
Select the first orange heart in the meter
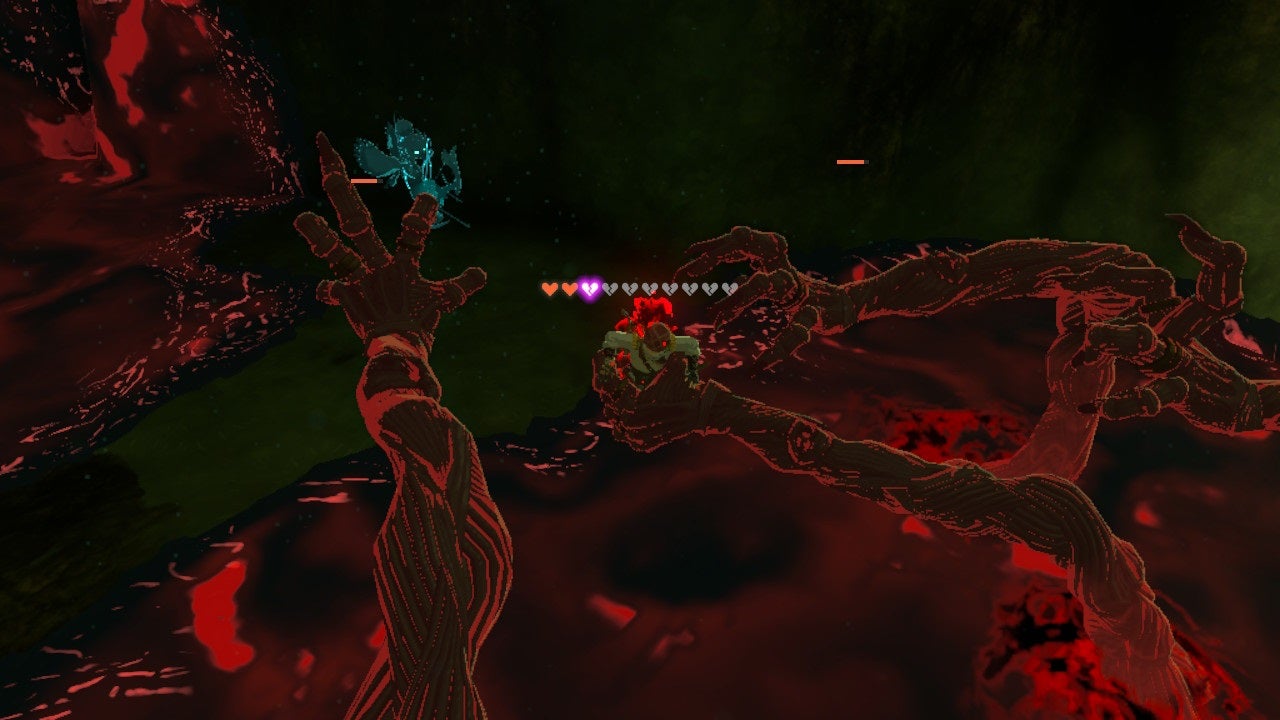(x=550, y=288)
